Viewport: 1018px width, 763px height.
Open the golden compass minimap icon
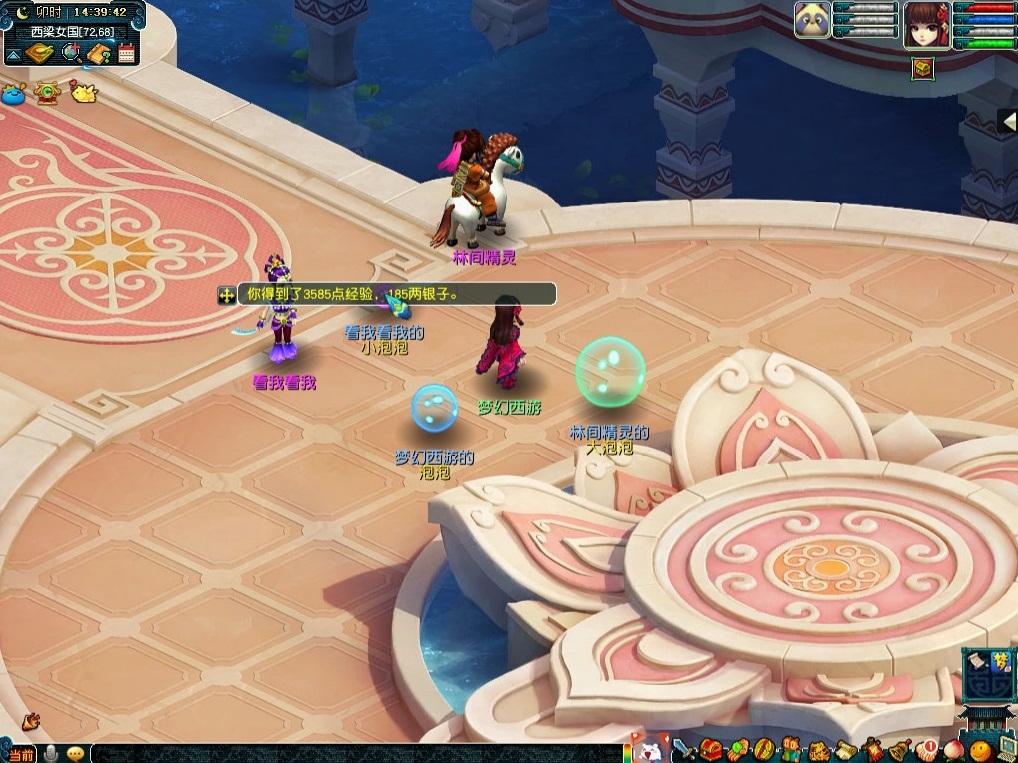point(40,53)
